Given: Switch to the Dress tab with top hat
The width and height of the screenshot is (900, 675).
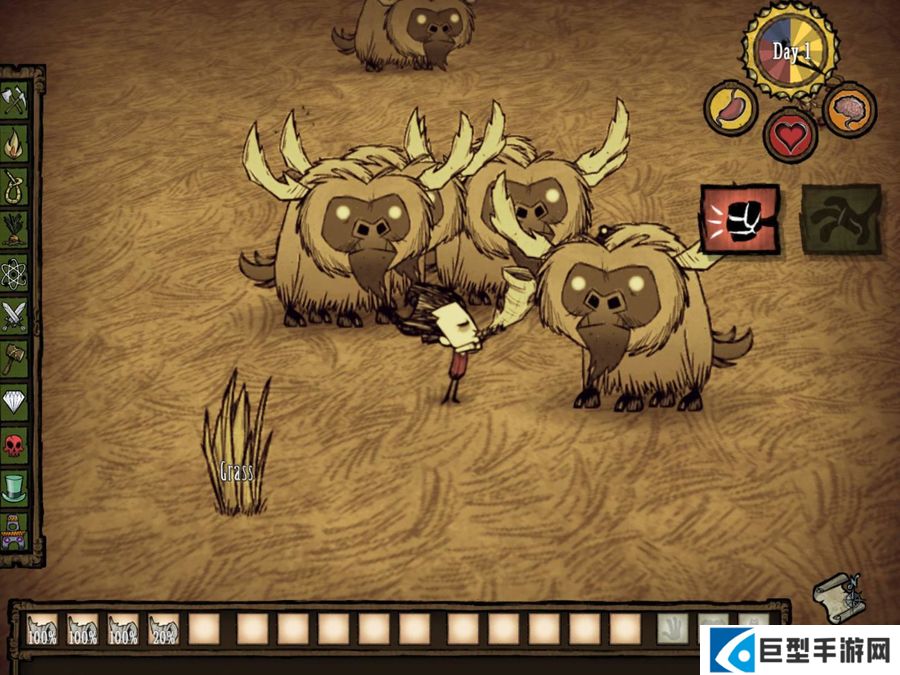Looking at the screenshot, I should (16, 487).
